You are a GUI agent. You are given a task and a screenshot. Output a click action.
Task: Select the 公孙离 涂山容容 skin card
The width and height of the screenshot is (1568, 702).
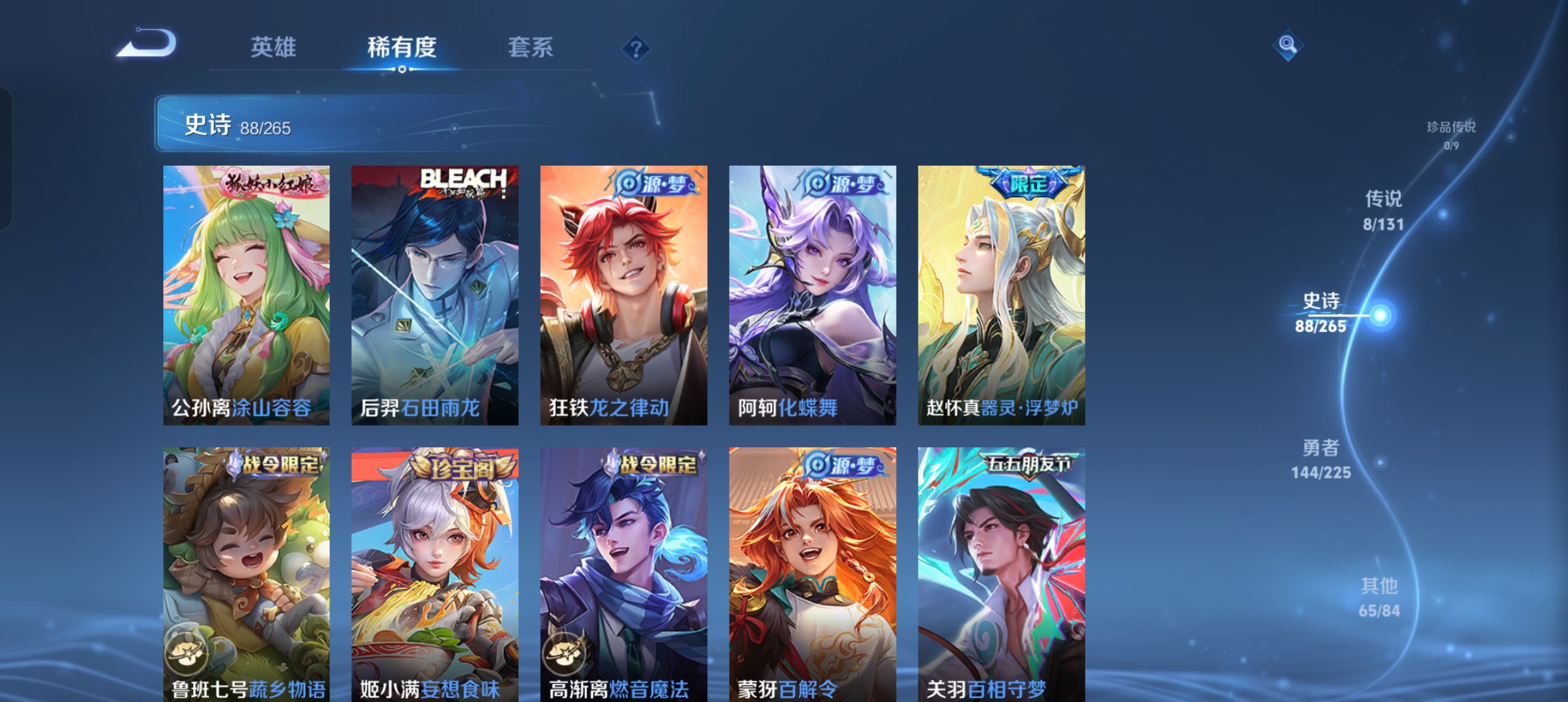pos(246,295)
